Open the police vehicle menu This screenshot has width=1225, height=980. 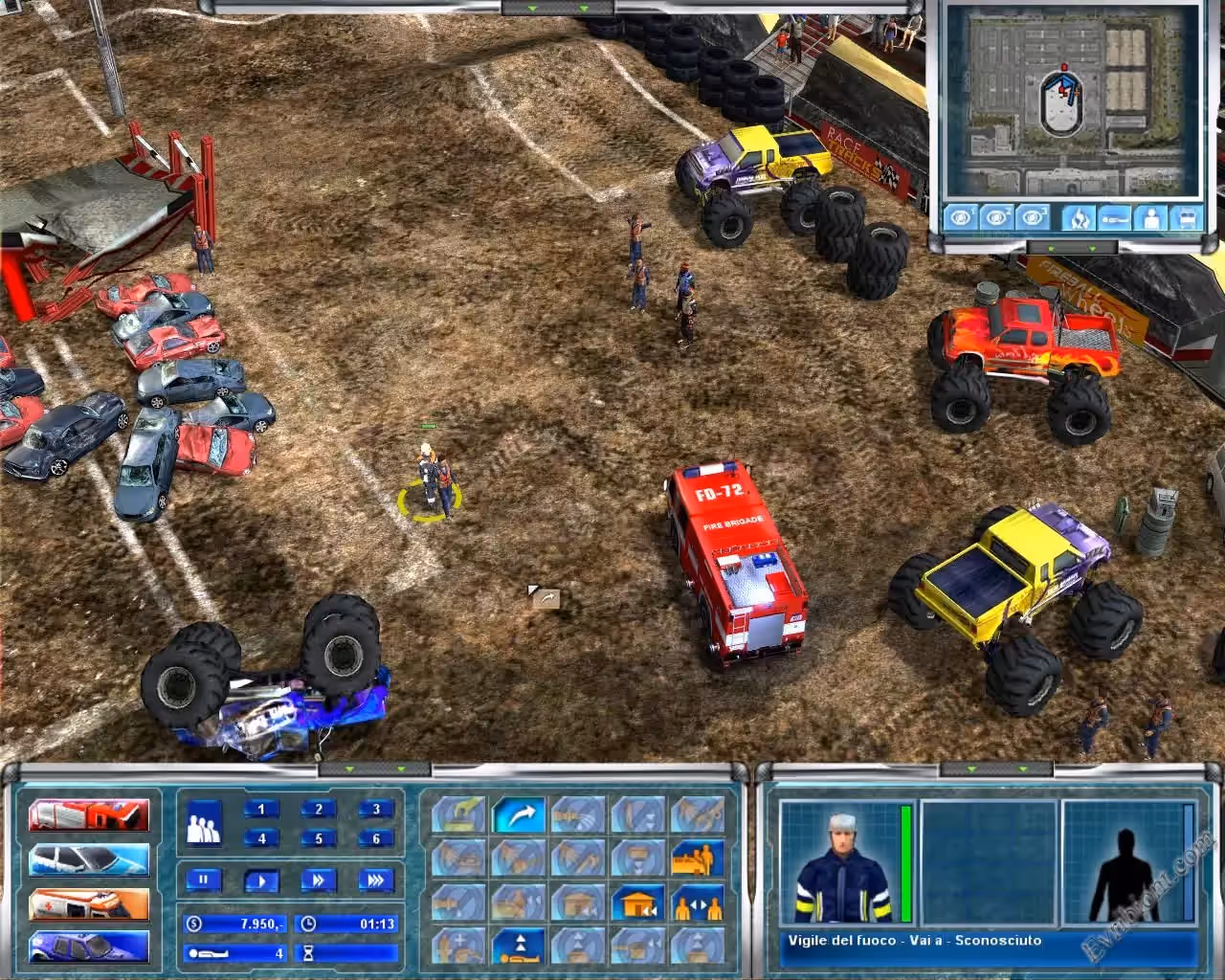(x=89, y=860)
